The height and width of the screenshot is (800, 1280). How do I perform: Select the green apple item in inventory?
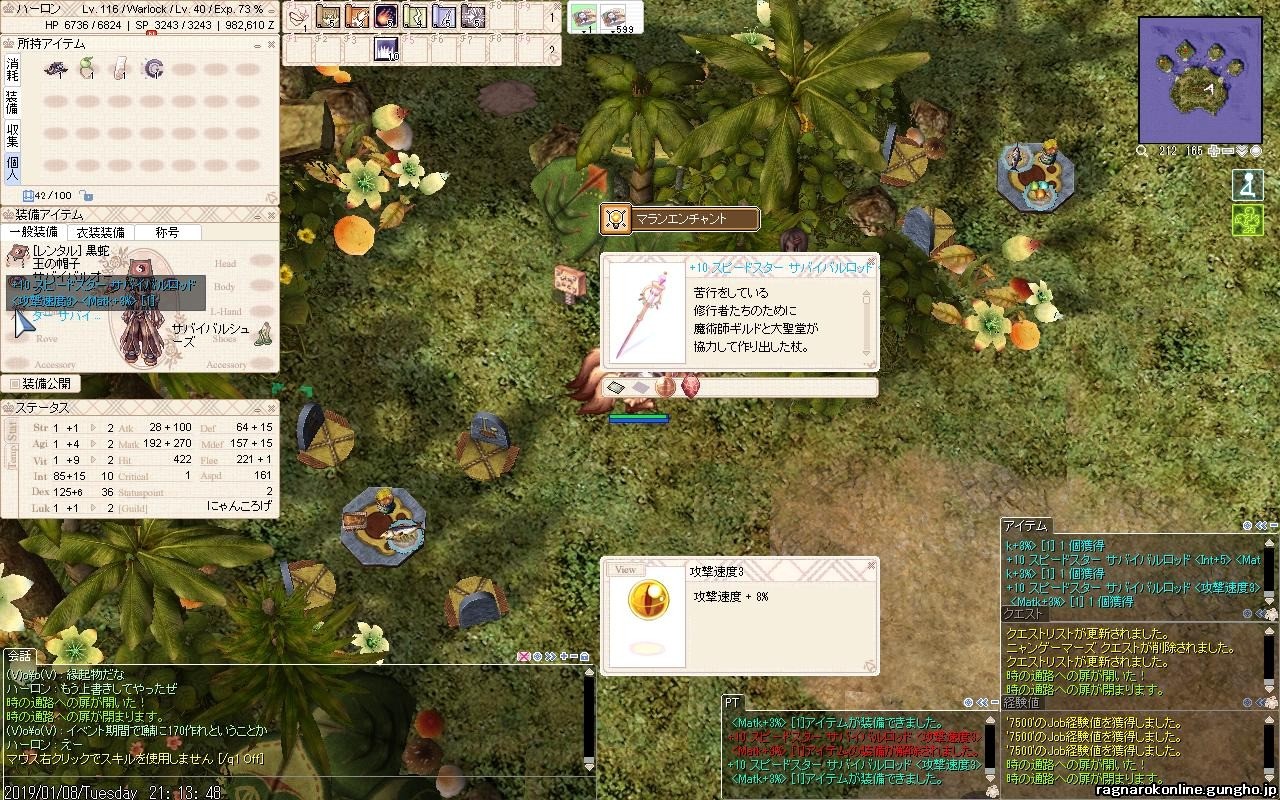[88, 69]
